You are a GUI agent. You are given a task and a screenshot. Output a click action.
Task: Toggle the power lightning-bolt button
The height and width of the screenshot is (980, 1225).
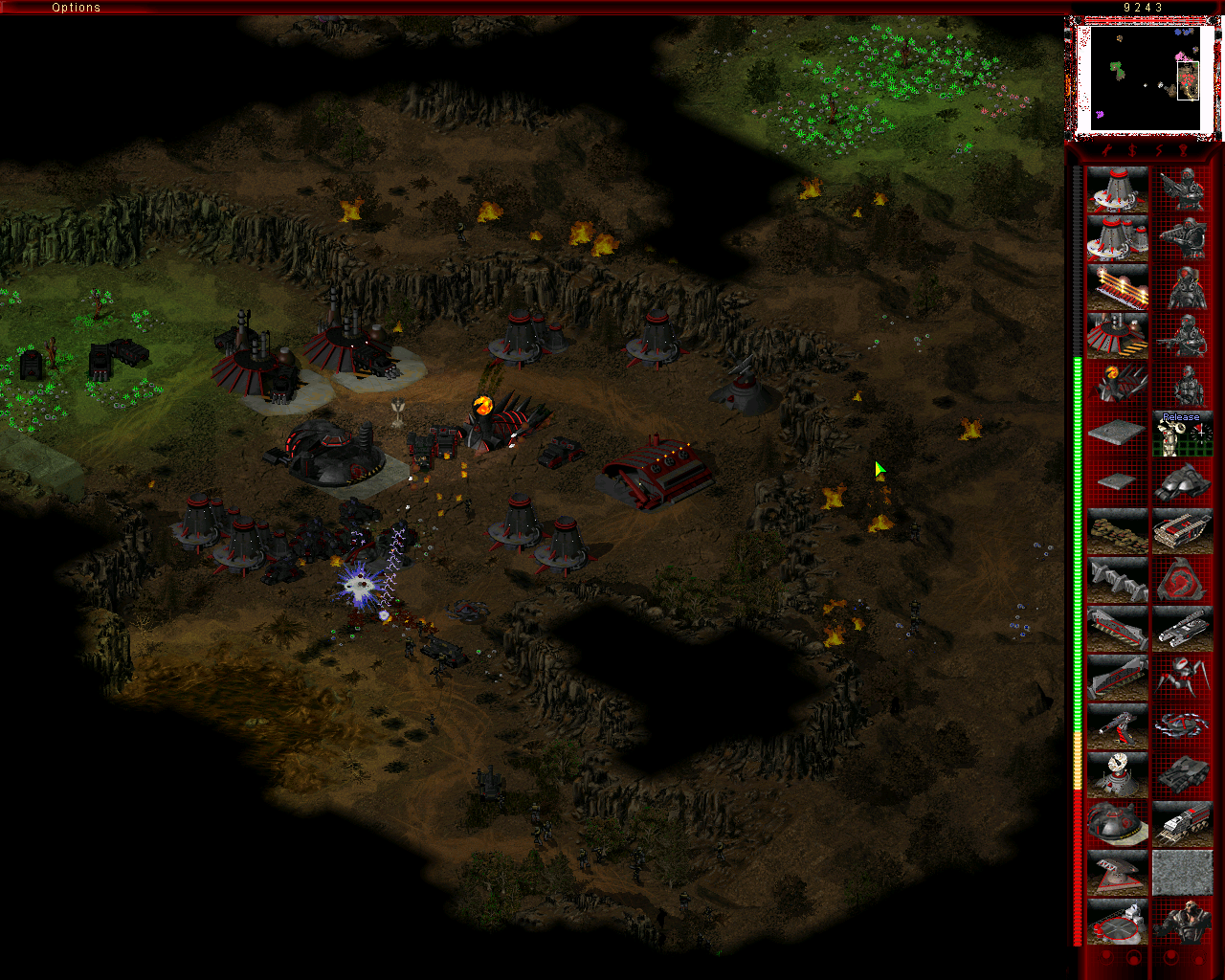point(1158,150)
